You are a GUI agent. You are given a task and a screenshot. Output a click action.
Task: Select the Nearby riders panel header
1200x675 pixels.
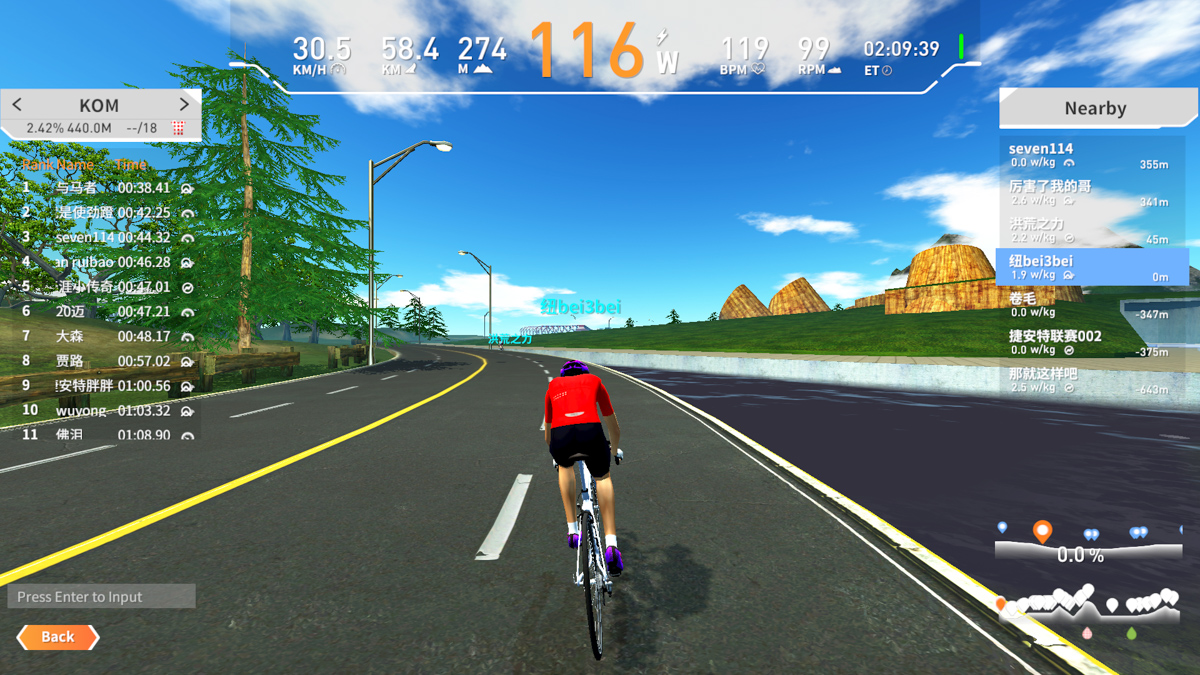pyautogui.click(x=1094, y=108)
